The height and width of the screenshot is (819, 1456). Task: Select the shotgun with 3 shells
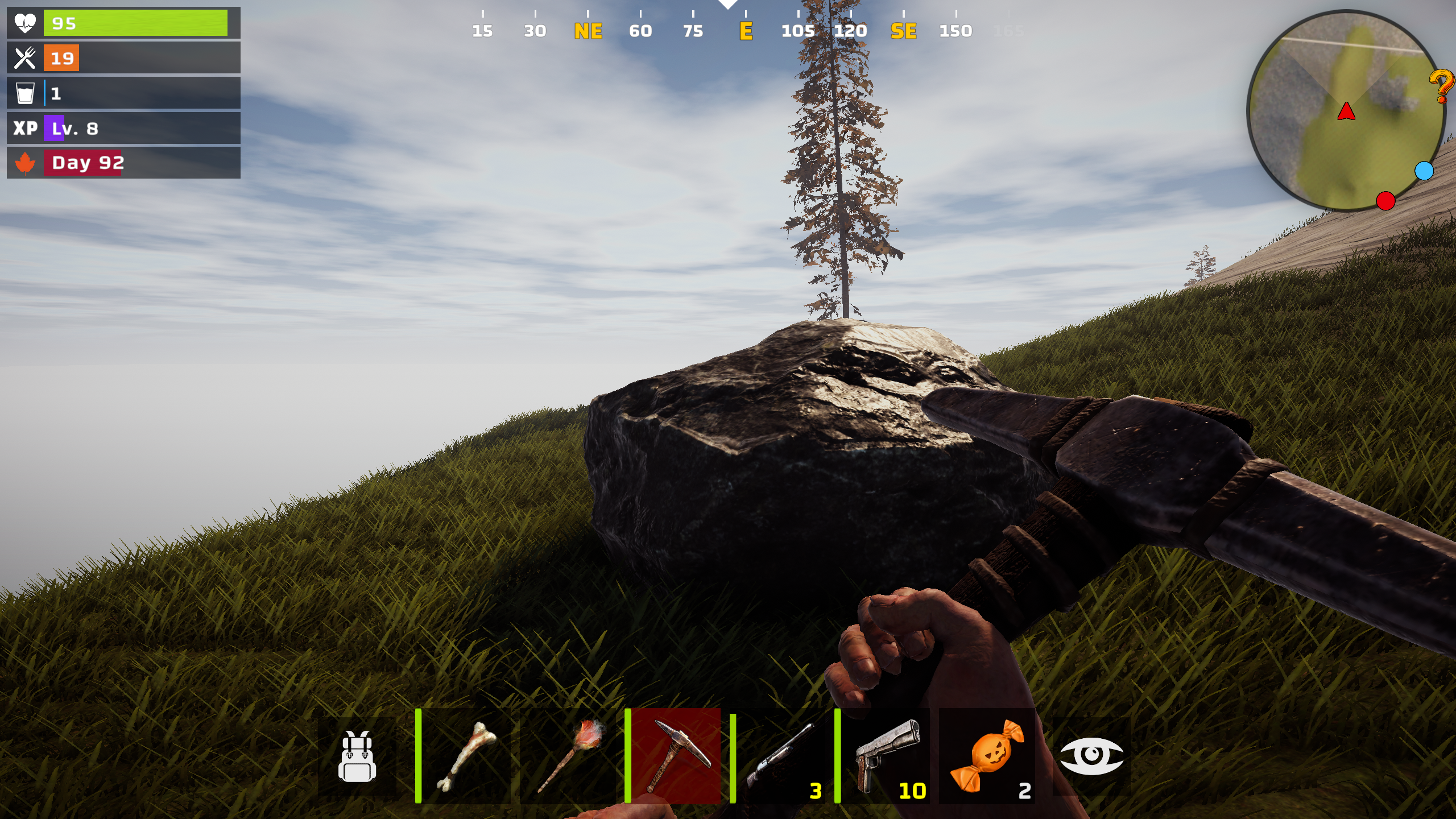tap(779, 756)
